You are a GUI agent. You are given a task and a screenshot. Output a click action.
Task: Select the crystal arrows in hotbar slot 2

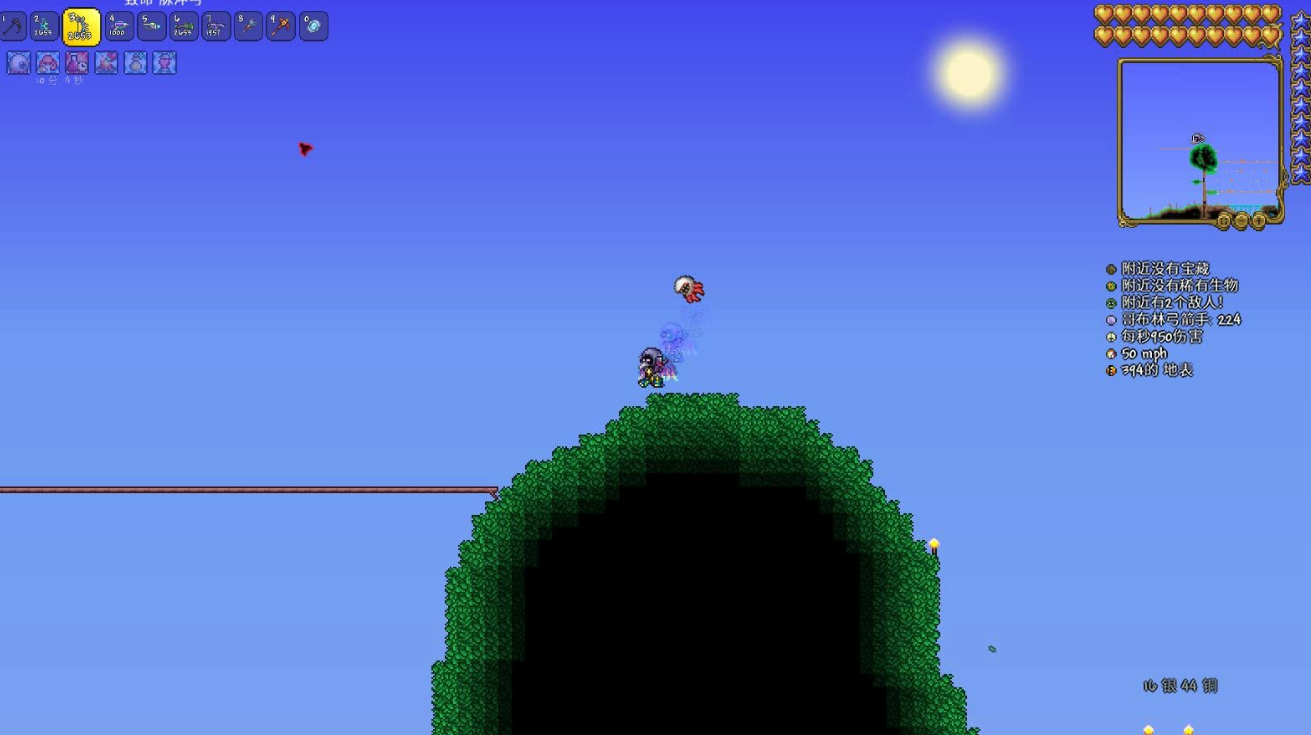[x=45, y=26]
